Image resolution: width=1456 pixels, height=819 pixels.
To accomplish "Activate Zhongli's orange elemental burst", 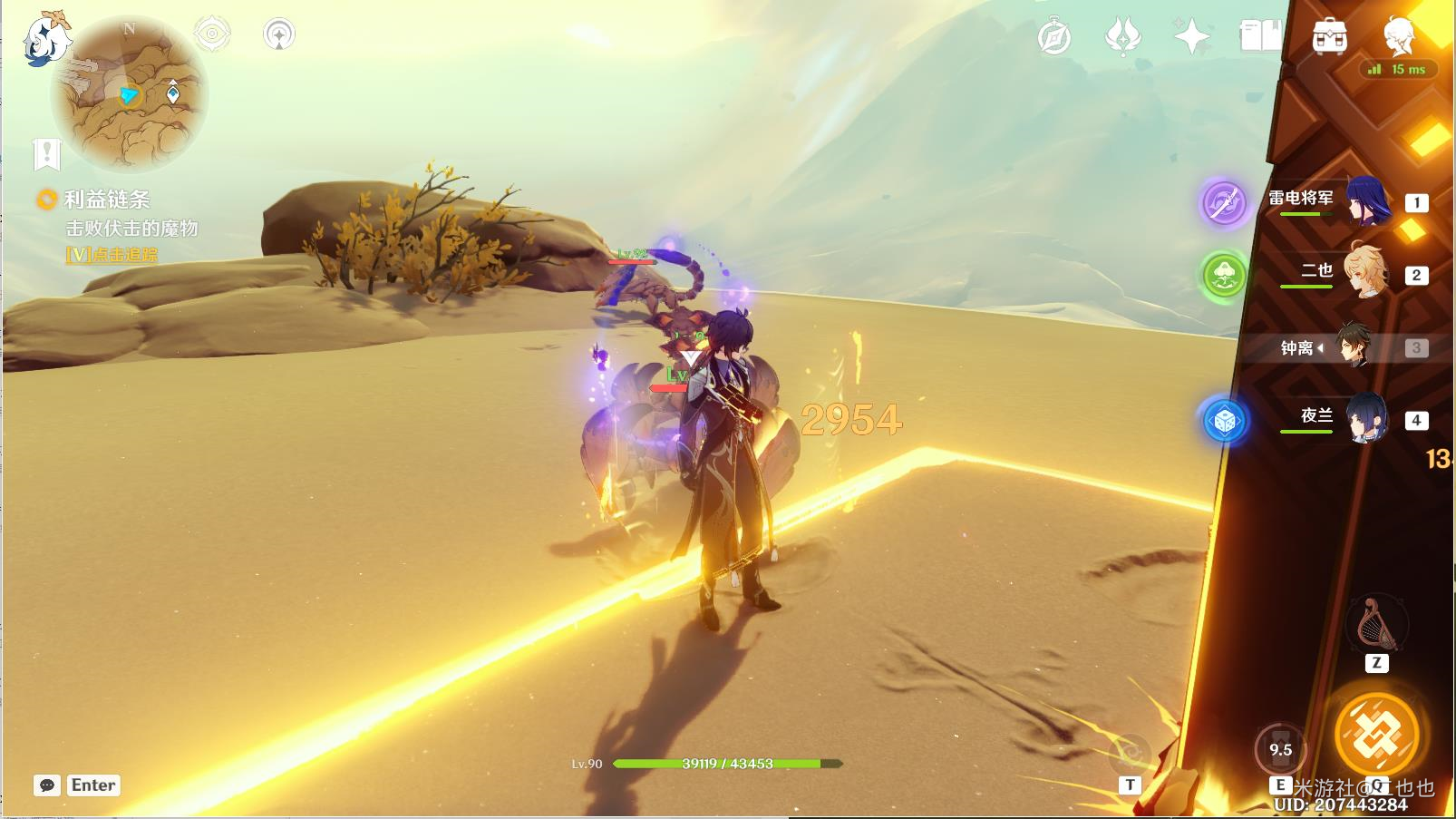I will [x=1376, y=735].
